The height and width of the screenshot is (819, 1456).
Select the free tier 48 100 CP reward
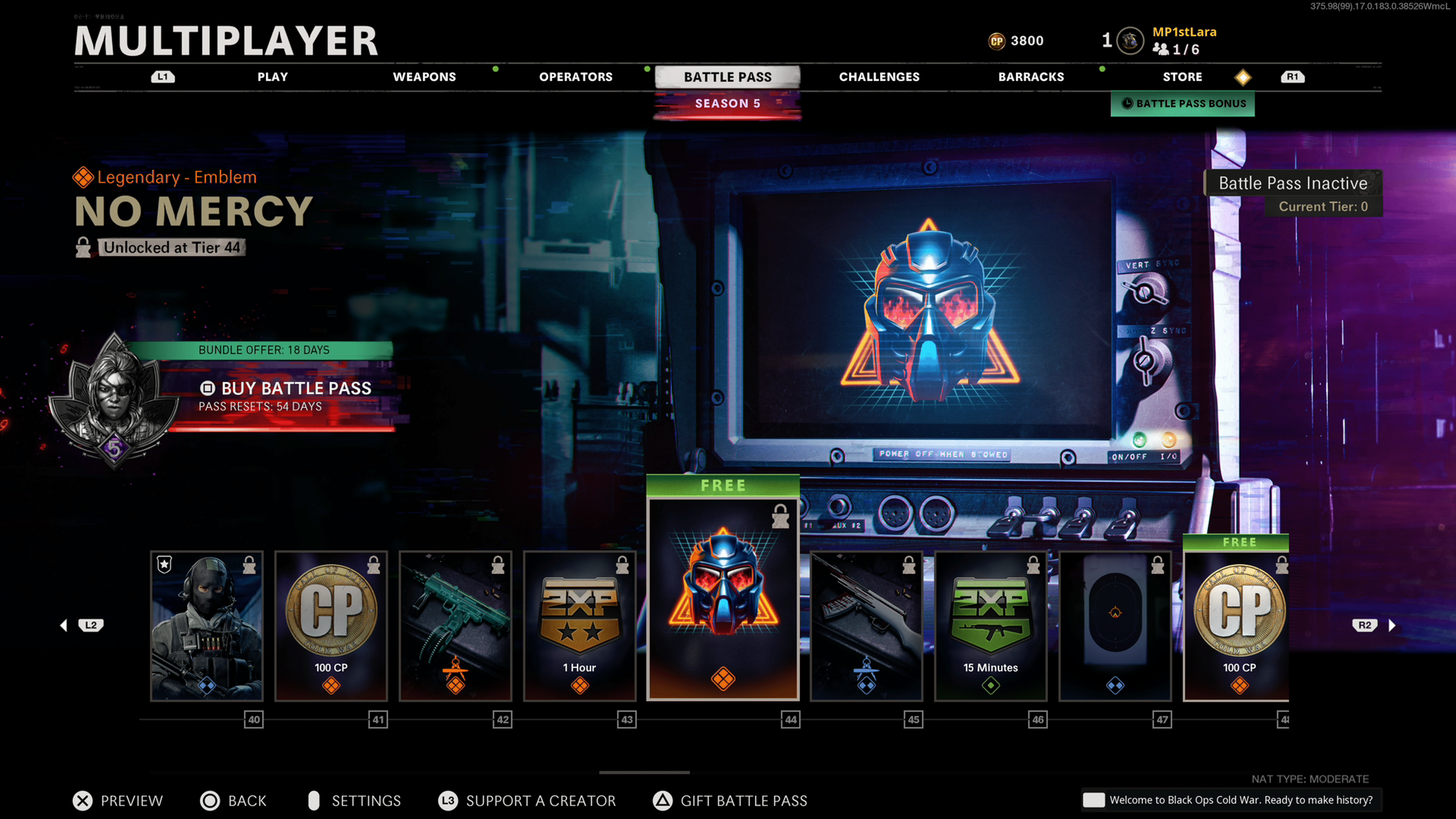(x=1236, y=626)
